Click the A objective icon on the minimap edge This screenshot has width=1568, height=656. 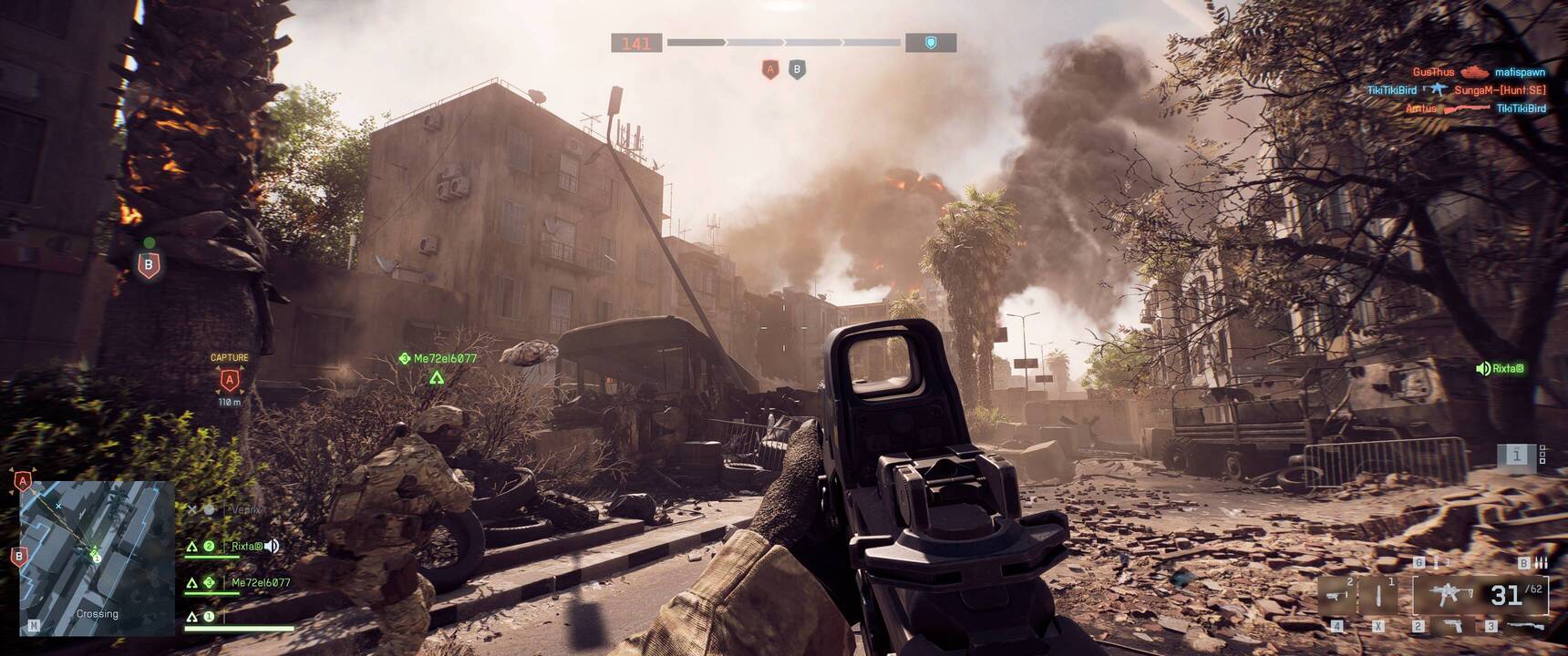(x=23, y=481)
